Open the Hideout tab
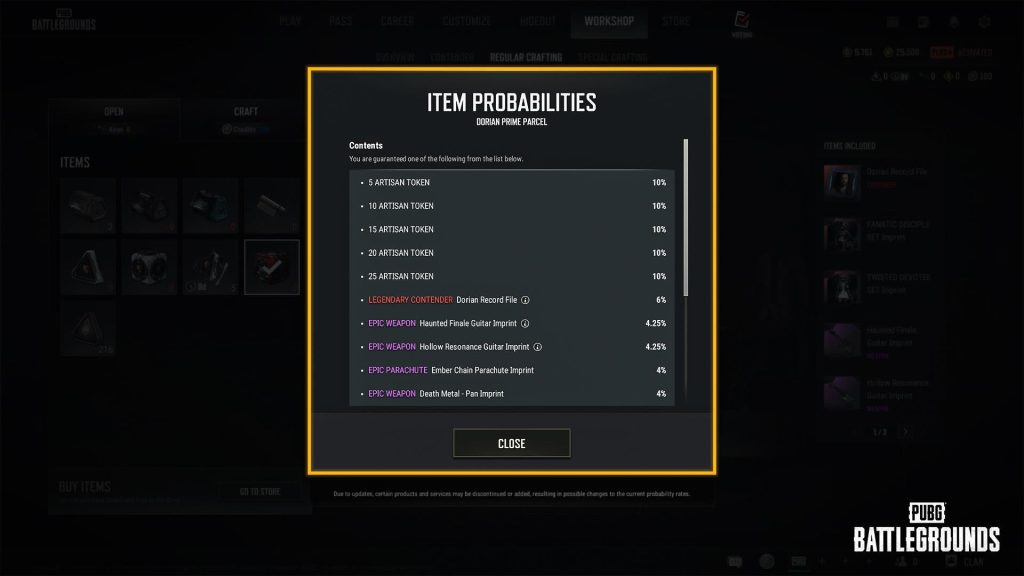This screenshot has height=576, width=1024. click(538, 21)
